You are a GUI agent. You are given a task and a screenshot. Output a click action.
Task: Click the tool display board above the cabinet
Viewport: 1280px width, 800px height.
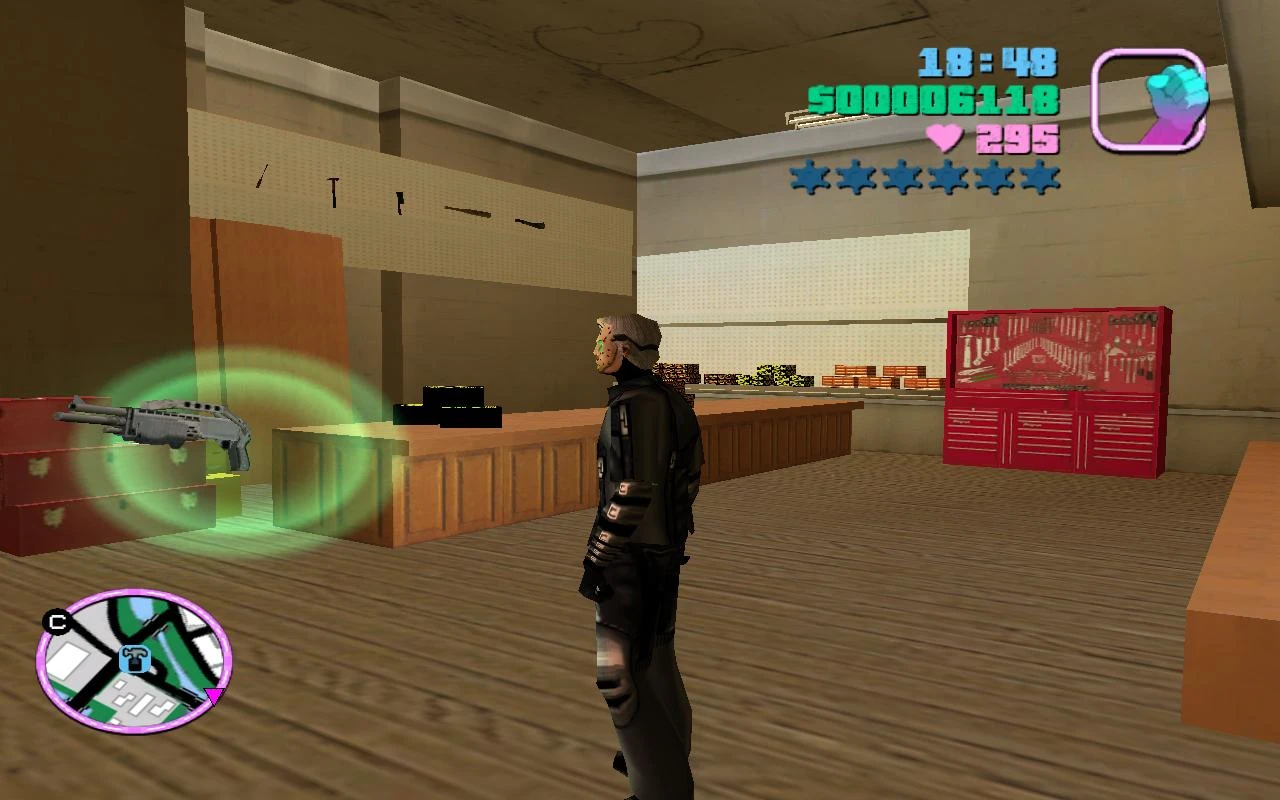coord(1057,350)
